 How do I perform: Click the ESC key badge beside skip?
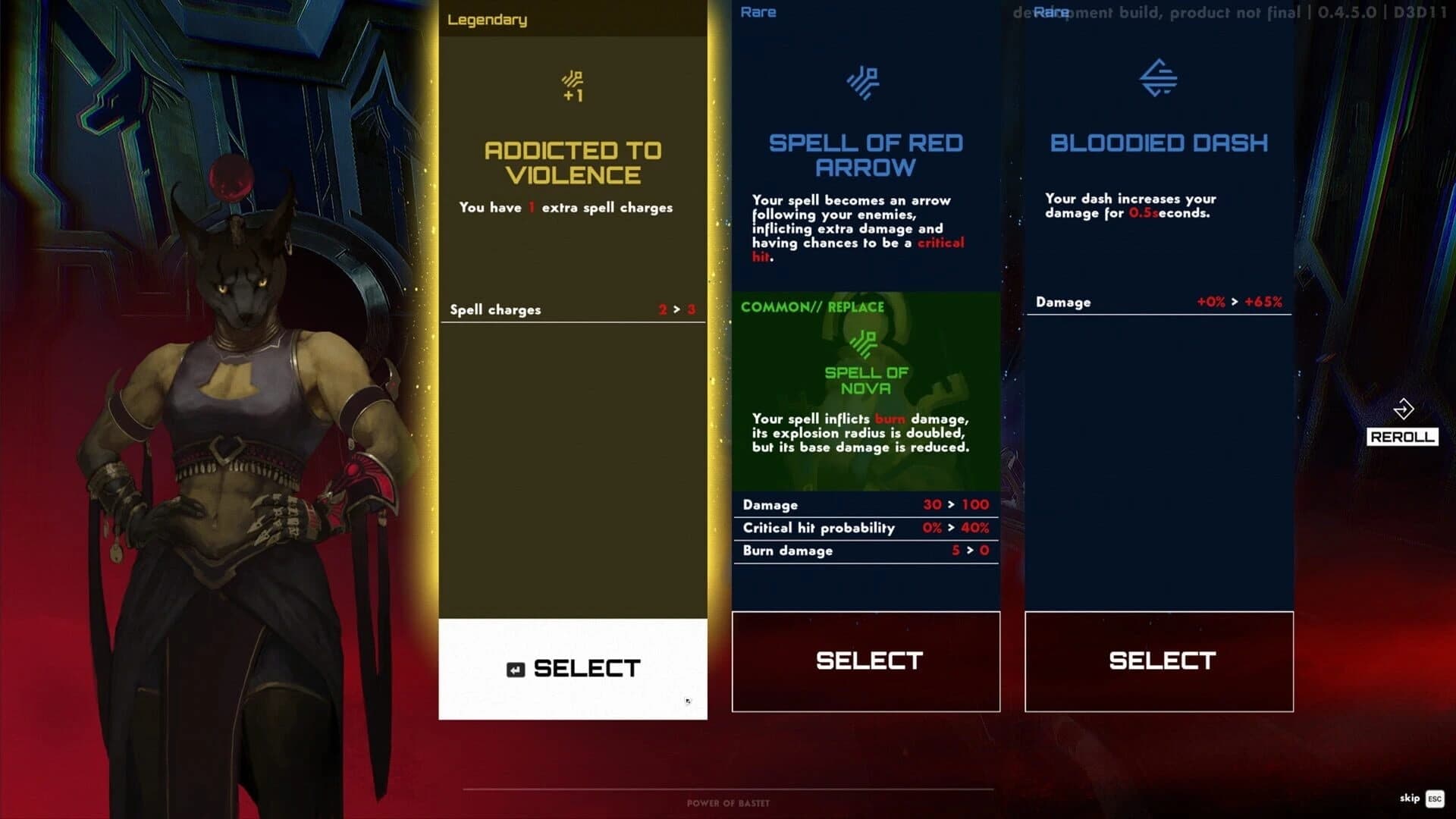tap(1433, 799)
